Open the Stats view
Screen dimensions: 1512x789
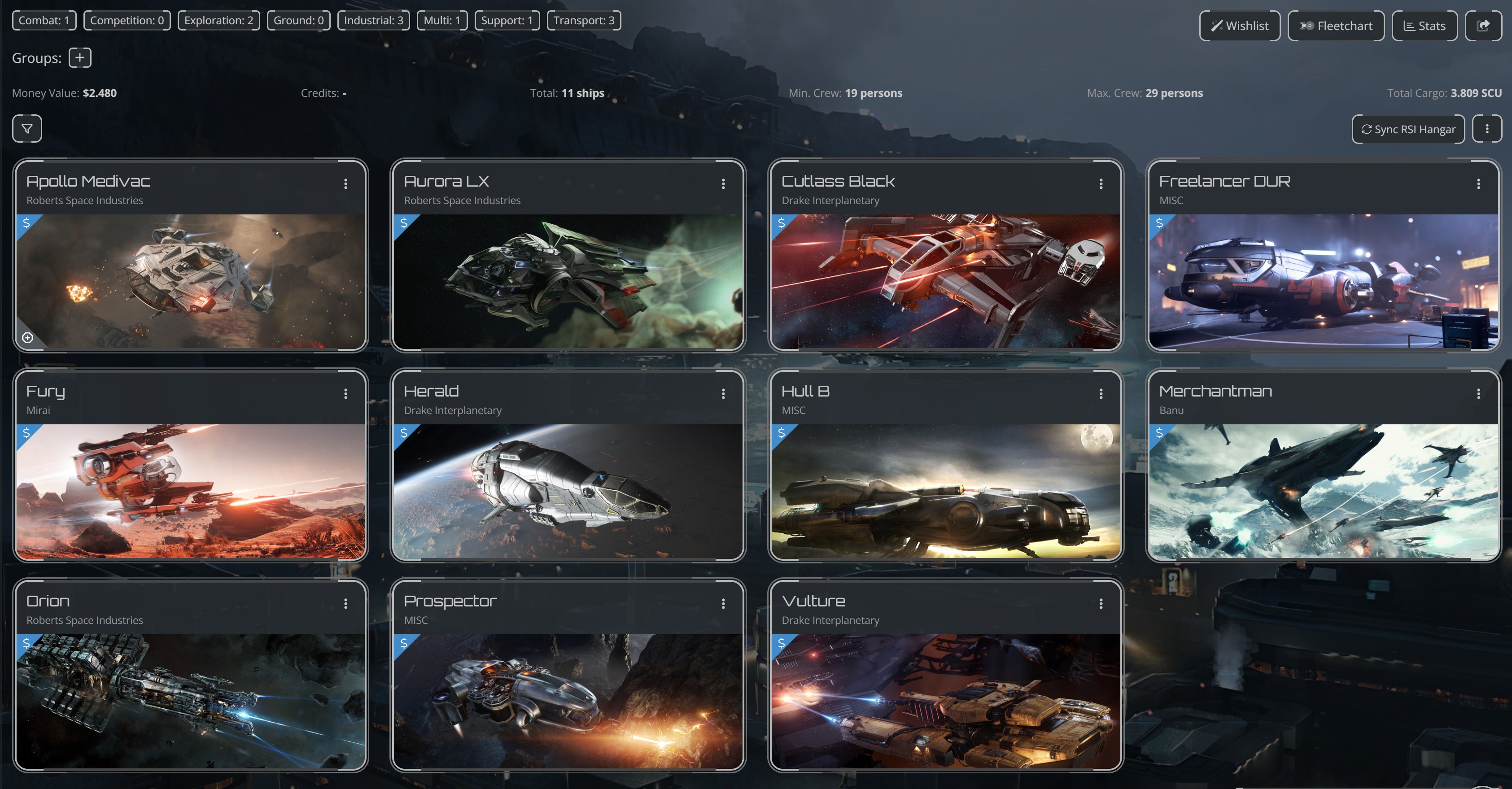(1425, 25)
